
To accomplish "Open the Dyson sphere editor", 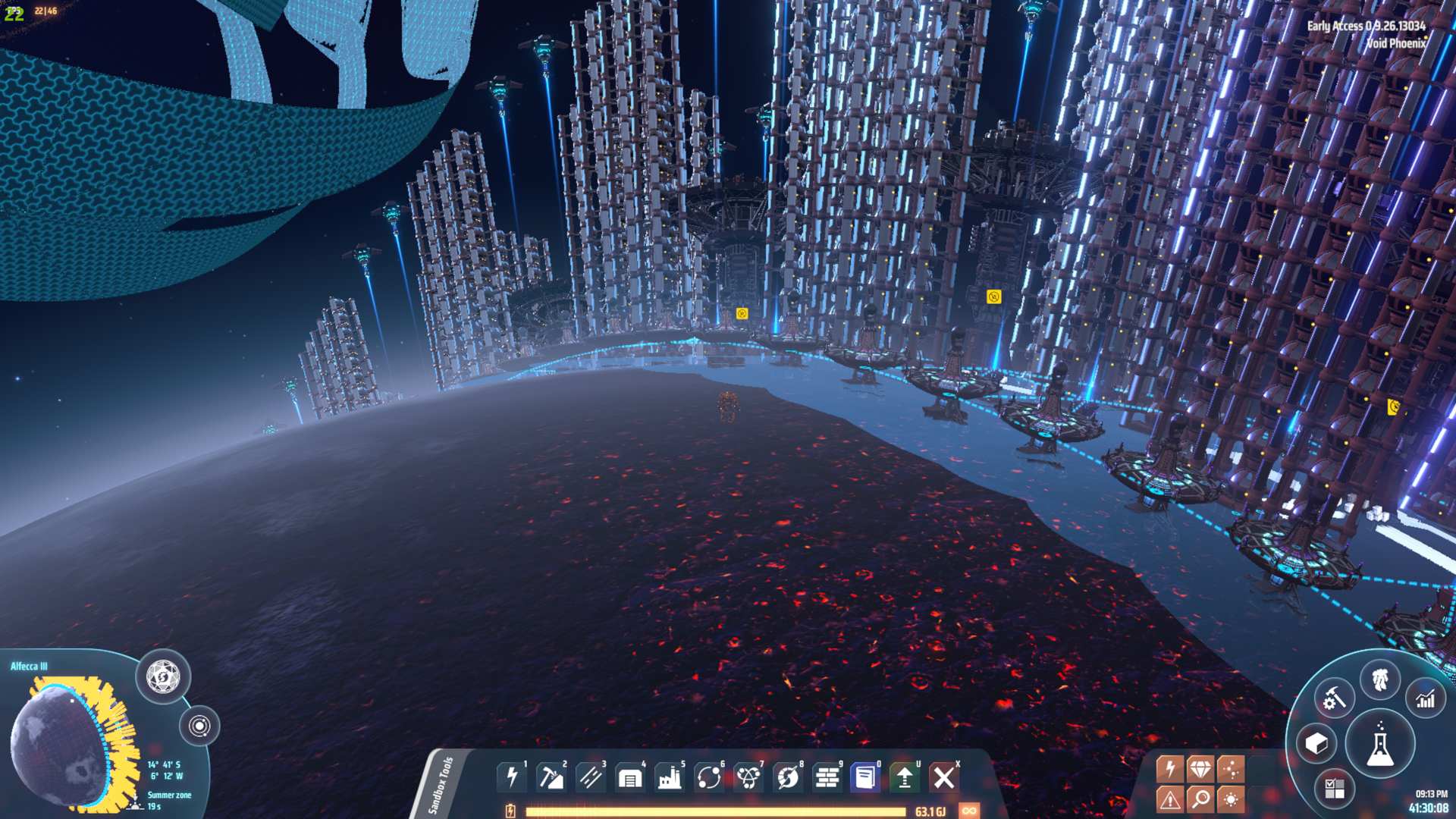I will coord(163,676).
